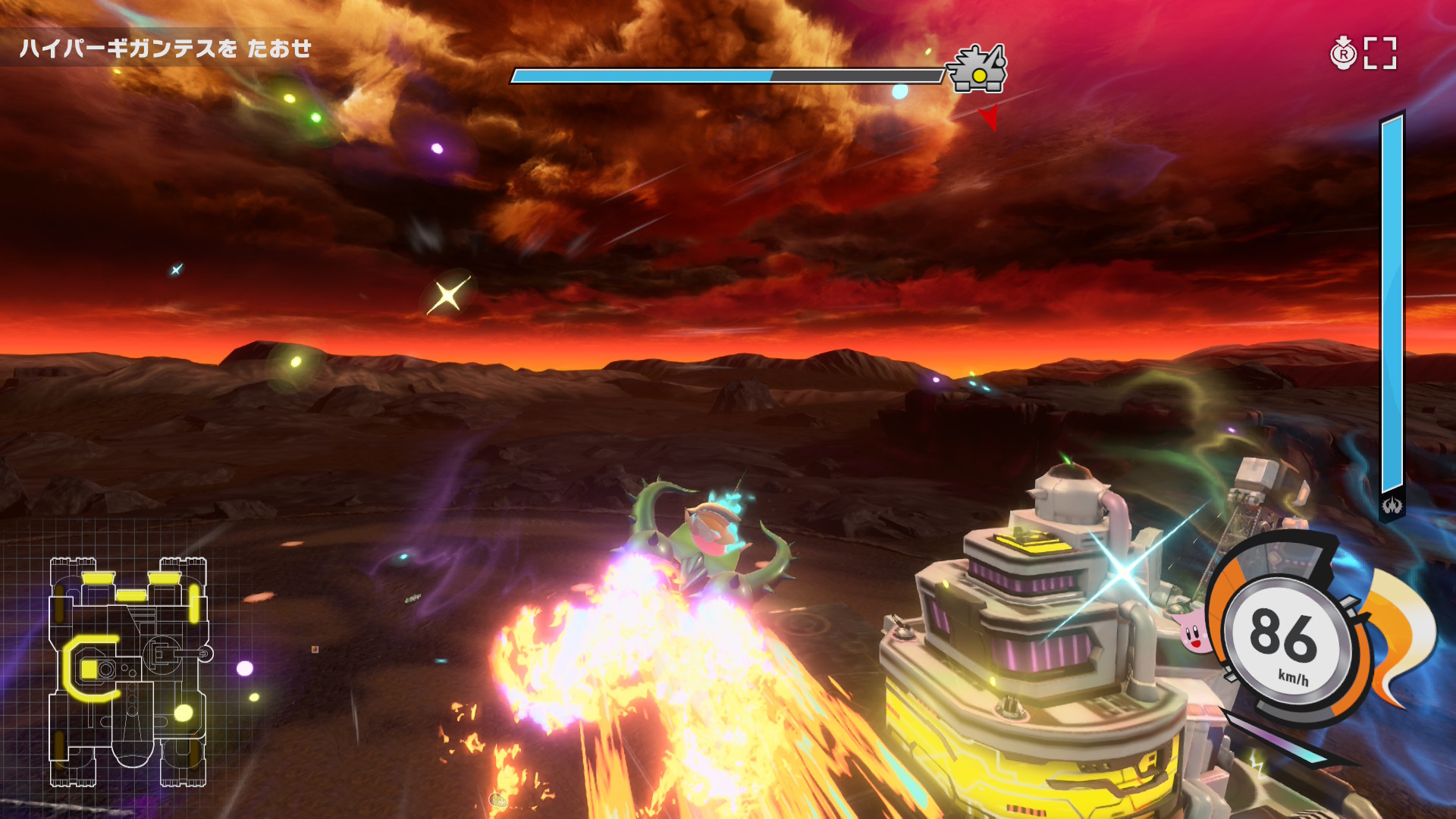
Task: Select the emblem icon below the vertical blue gauge
Action: click(x=1392, y=505)
